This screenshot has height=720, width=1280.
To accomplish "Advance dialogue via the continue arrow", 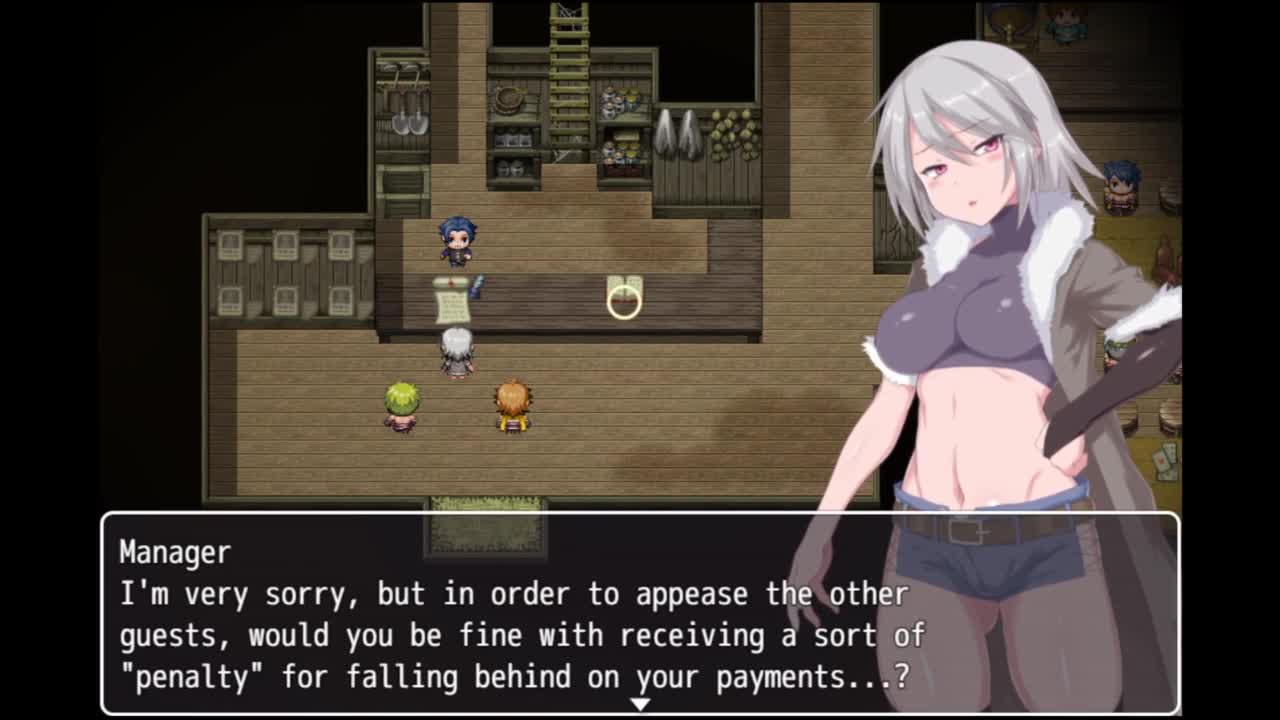I will coord(640,704).
